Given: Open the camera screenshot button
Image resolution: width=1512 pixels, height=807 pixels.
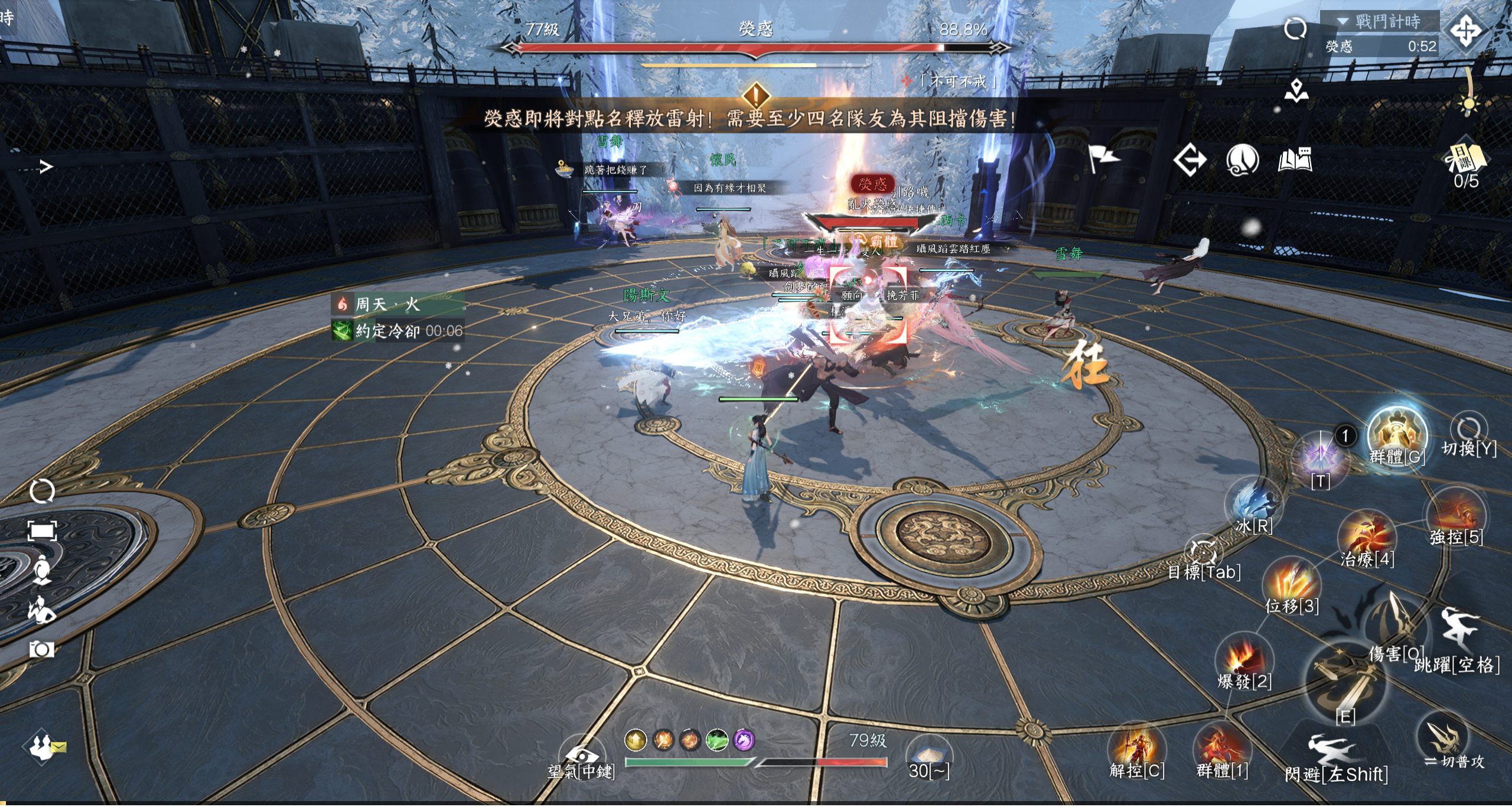Looking at the screenshot, I should tap(42, 650).
